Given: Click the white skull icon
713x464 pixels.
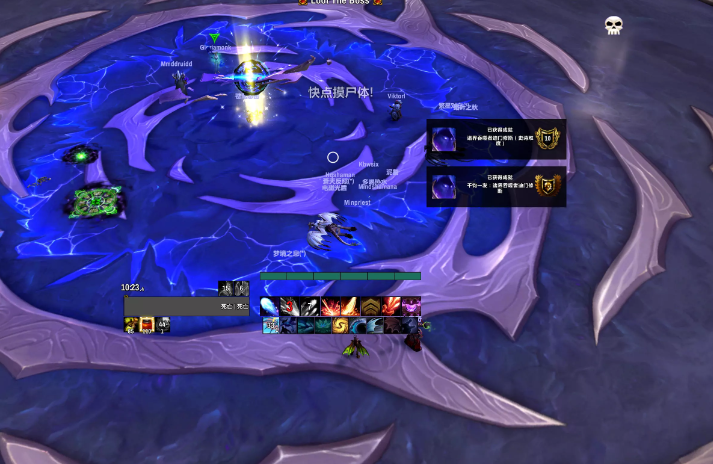Looking at the screenshot, I should click(x=614, y=25).
